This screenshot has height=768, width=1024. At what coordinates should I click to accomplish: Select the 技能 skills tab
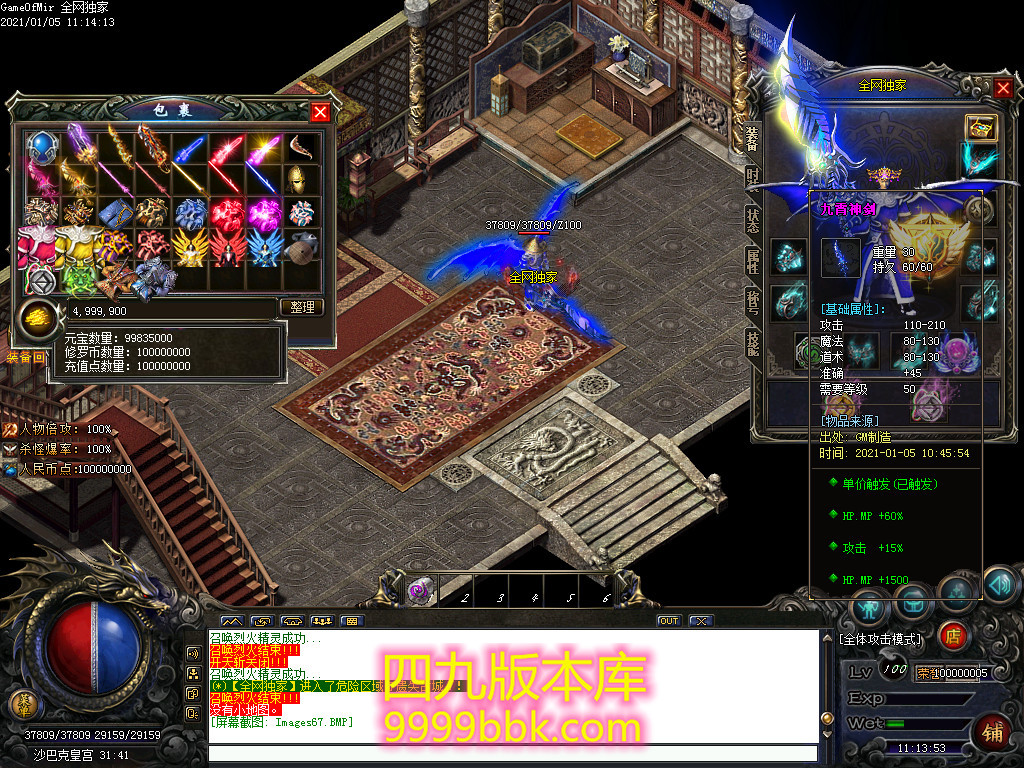click(752, 343)
